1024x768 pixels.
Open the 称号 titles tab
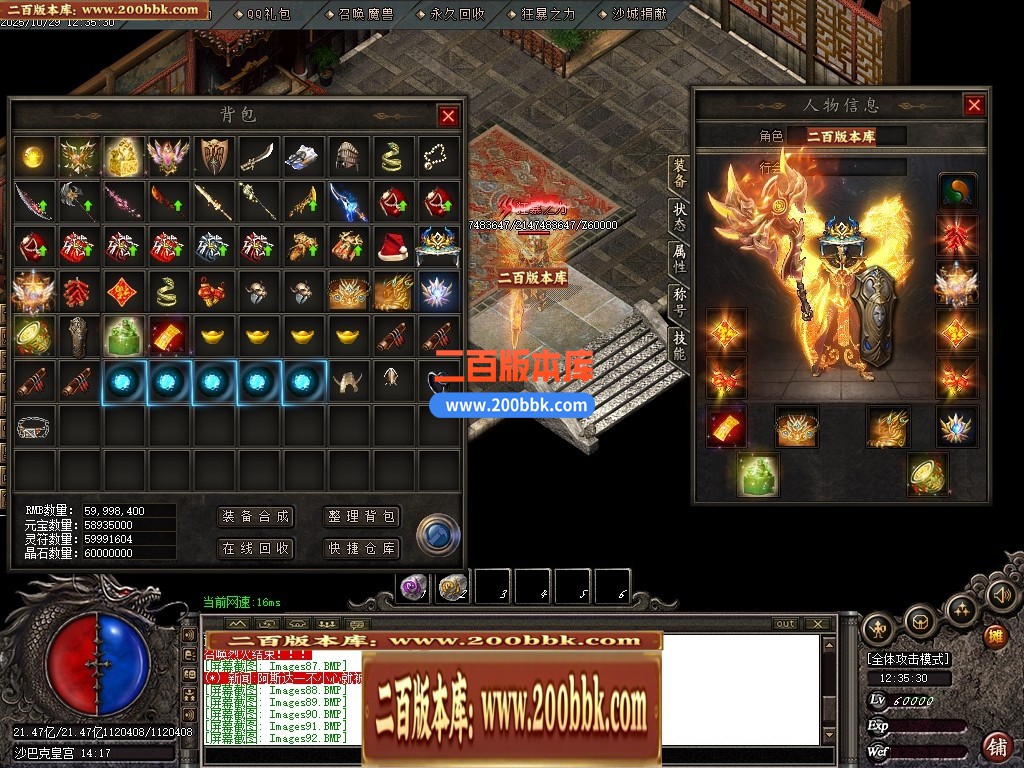[679, 303]
